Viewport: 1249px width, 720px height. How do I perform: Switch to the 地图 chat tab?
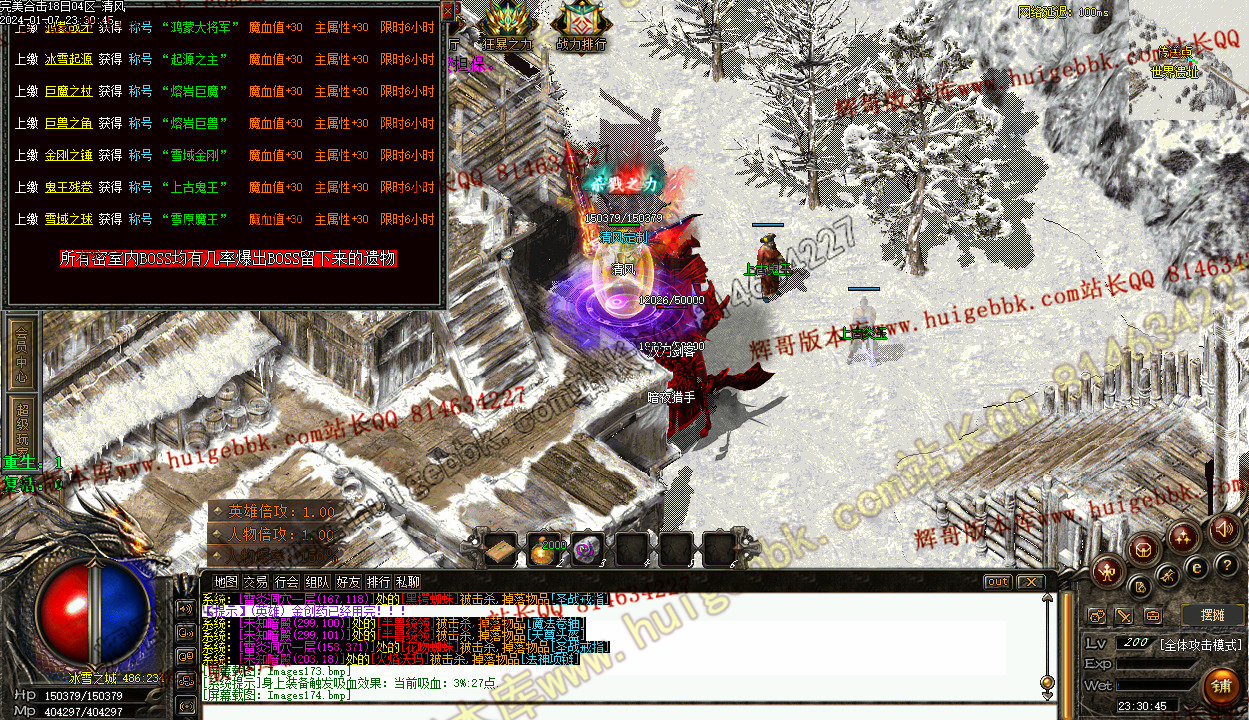[x=226, y=581]
